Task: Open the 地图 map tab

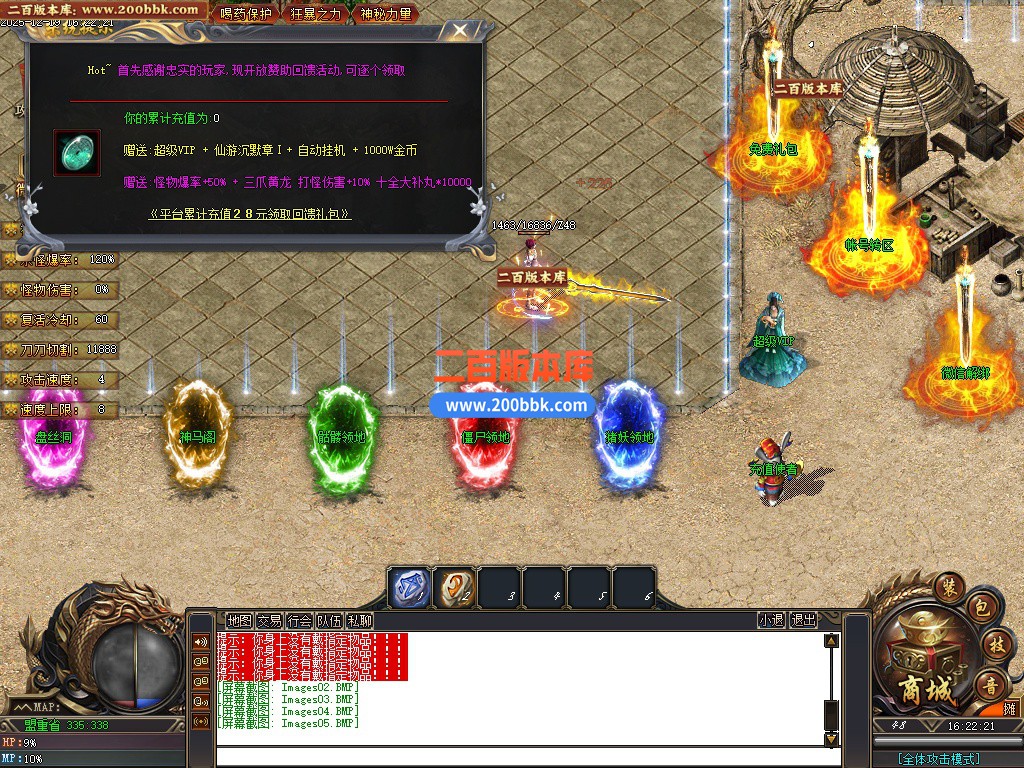Action: click(239, 620)
